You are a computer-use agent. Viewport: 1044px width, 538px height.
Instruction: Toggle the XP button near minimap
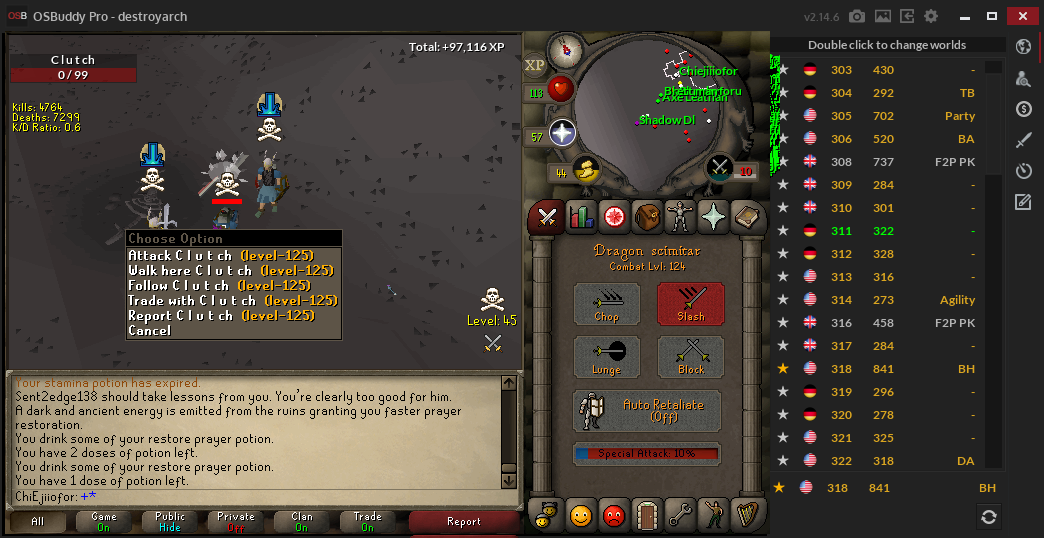pos(535,64)
